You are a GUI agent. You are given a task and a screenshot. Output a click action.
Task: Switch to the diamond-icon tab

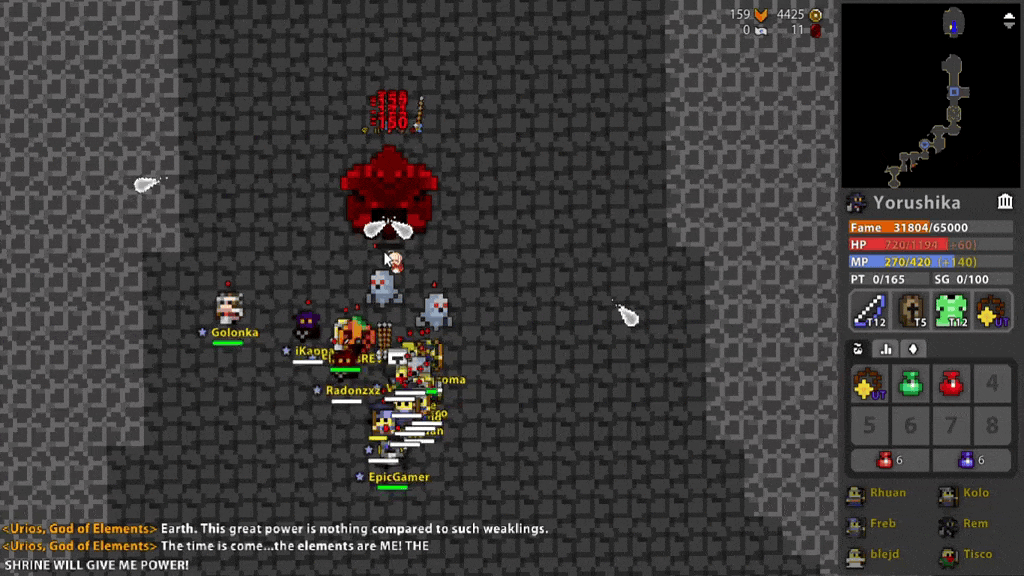[912, 349]
